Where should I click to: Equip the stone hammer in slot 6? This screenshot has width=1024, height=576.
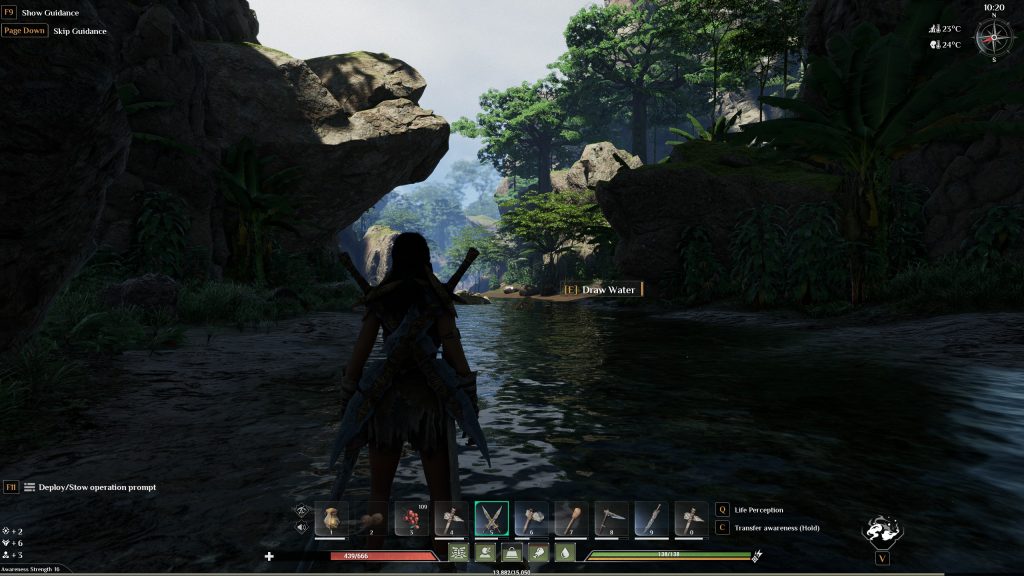[531, 518]
